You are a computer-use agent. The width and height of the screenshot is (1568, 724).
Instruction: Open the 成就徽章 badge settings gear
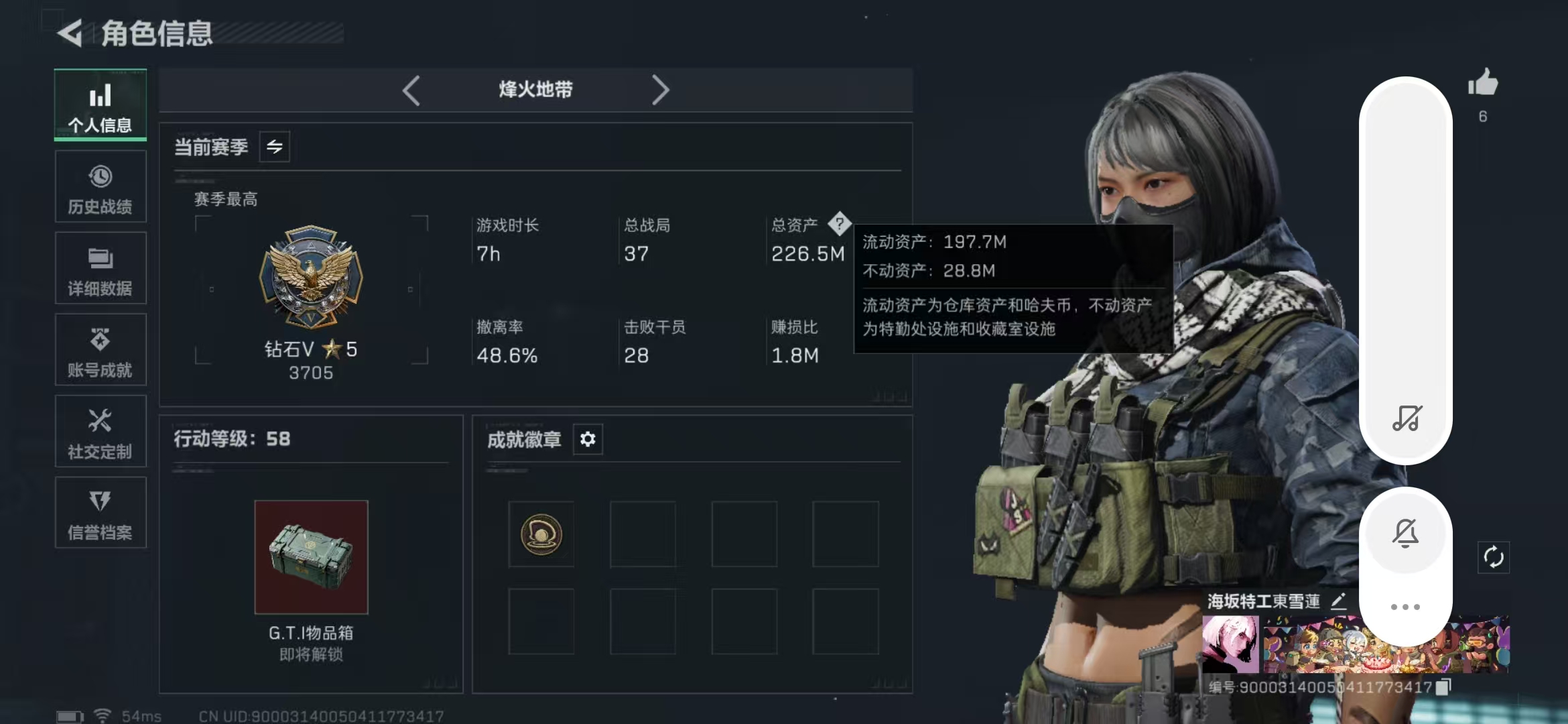[x=588, y=439]
